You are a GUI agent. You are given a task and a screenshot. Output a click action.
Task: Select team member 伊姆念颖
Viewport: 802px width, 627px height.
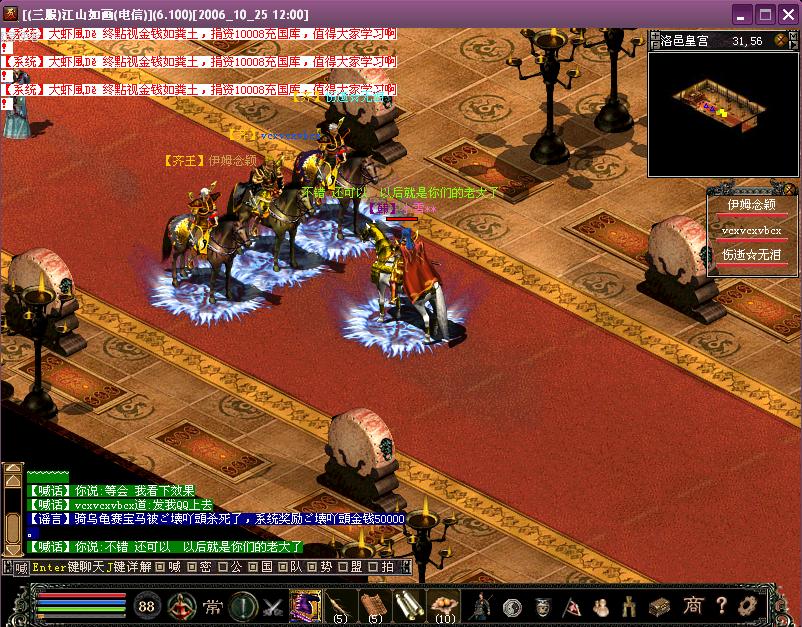tap(751, 205)
